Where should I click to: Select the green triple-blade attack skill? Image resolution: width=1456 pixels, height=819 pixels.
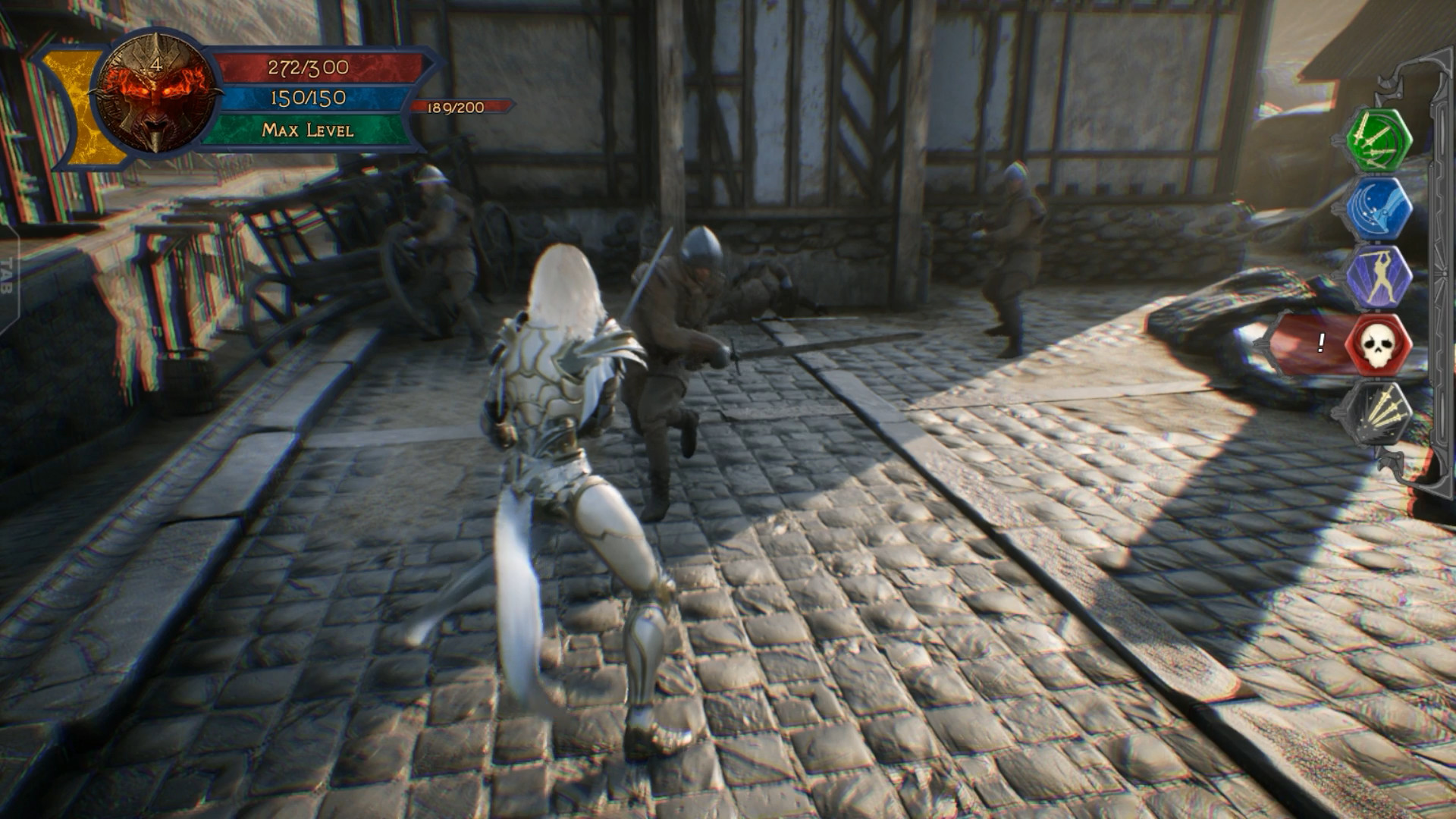pyautogui.click(x=1382, y=141)
